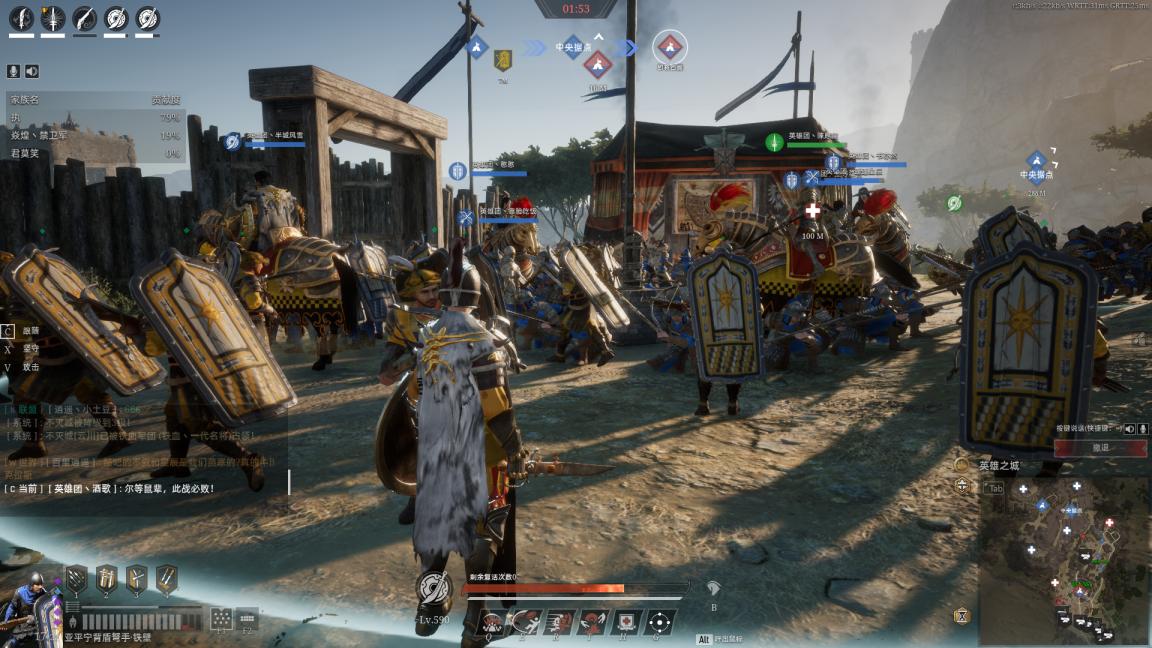Viewport: 1152px width, 648px height.
Task: Toggle the speaker icon above the family list
Action: click(x=32, y=71)
